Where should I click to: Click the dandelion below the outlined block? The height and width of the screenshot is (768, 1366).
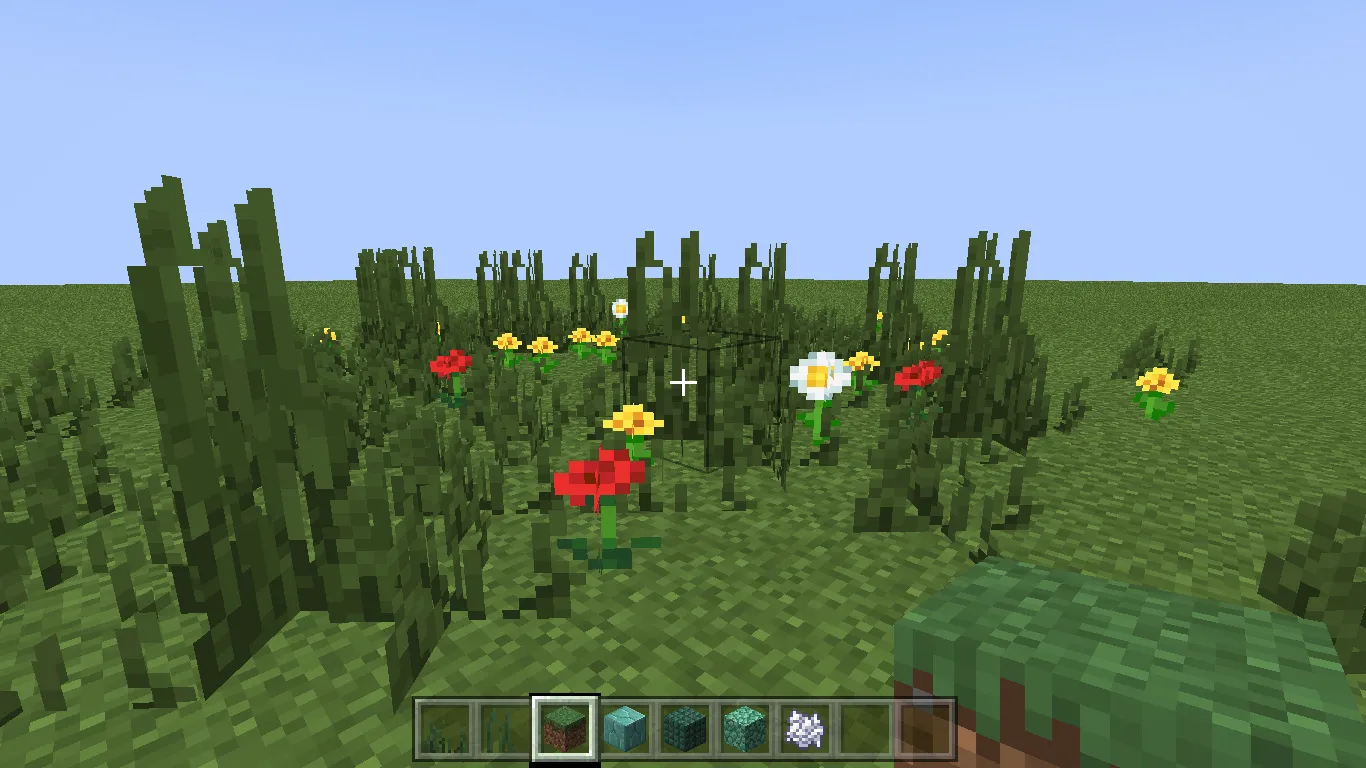click(632, 419)
